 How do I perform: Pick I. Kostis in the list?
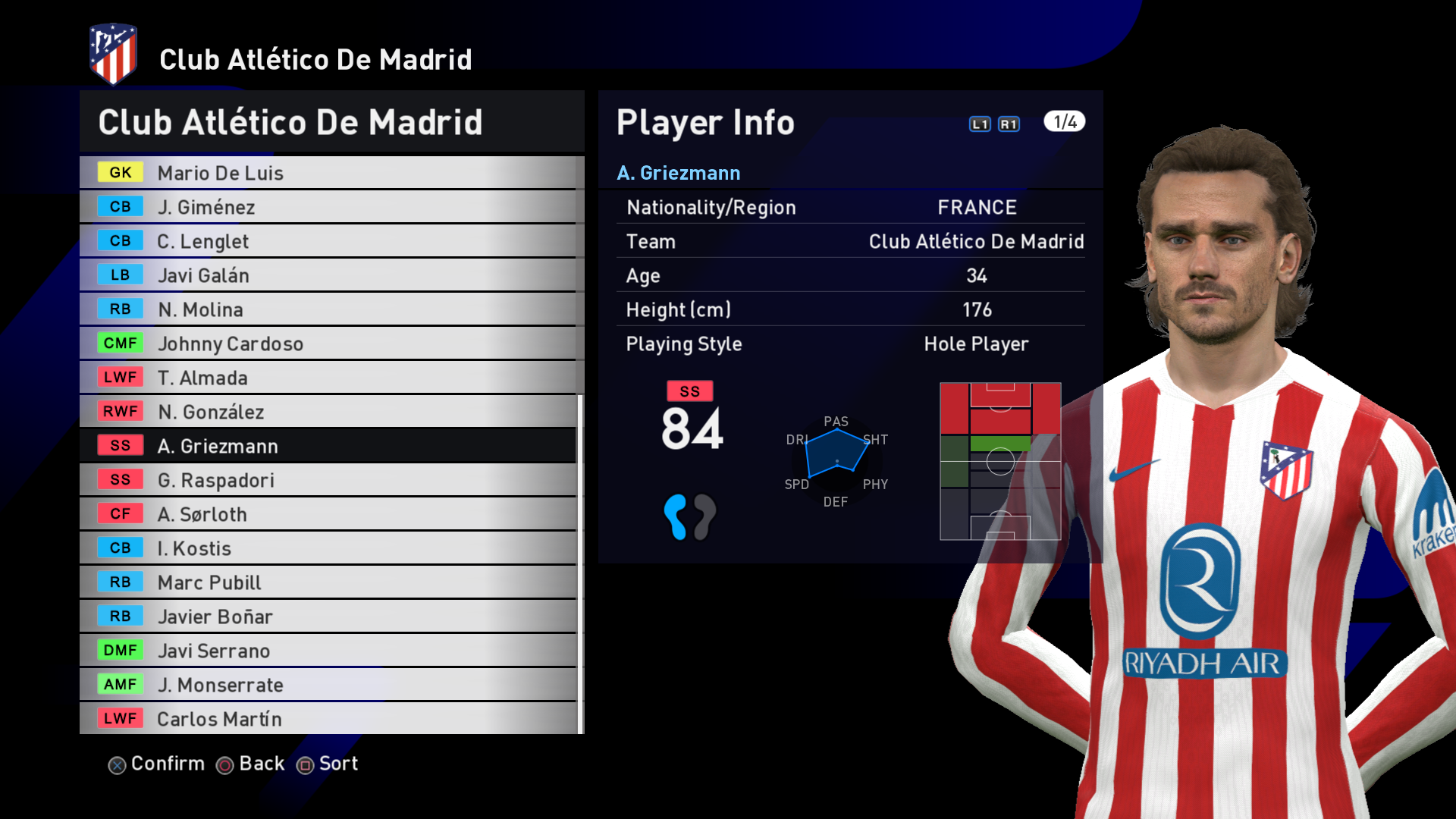[x=328, y=548]
